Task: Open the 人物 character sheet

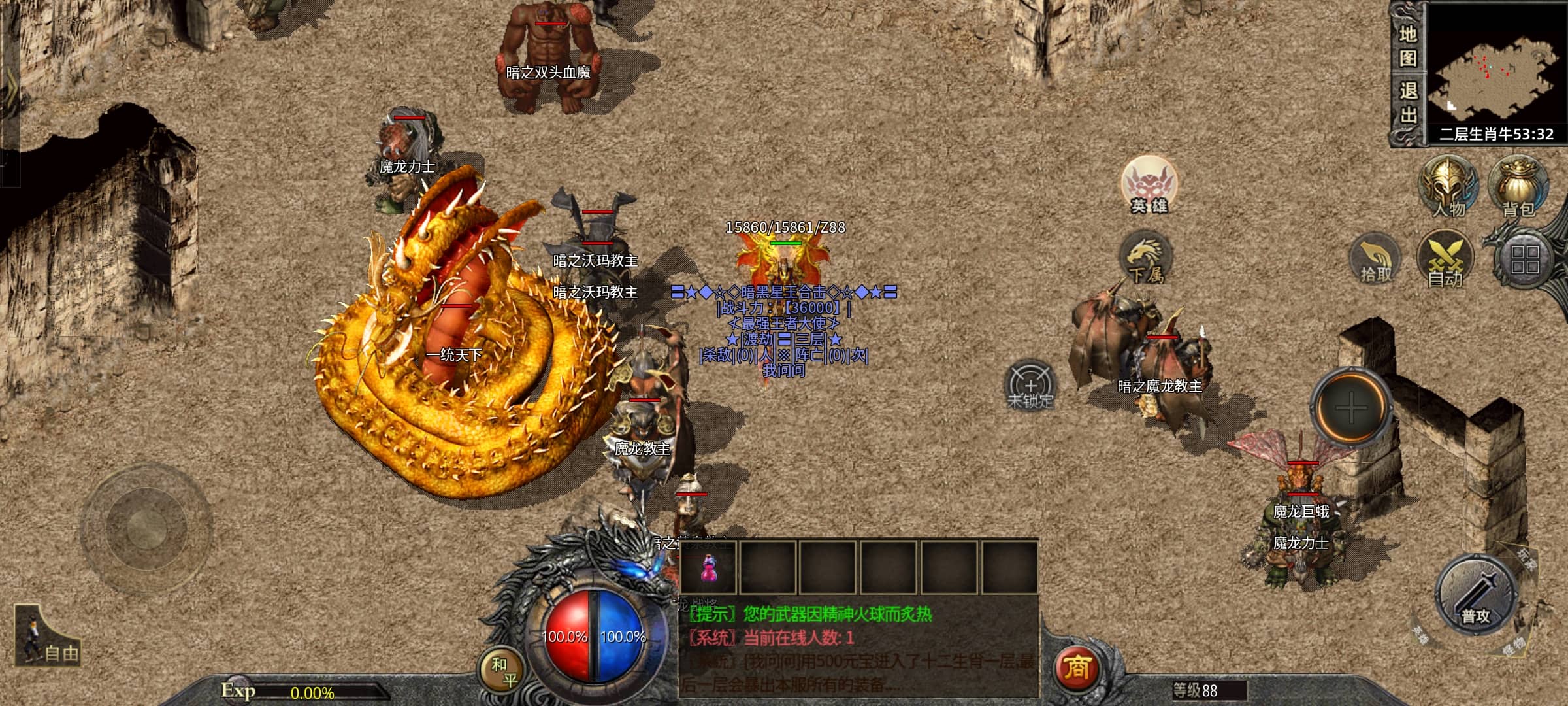Action: 1448,186
